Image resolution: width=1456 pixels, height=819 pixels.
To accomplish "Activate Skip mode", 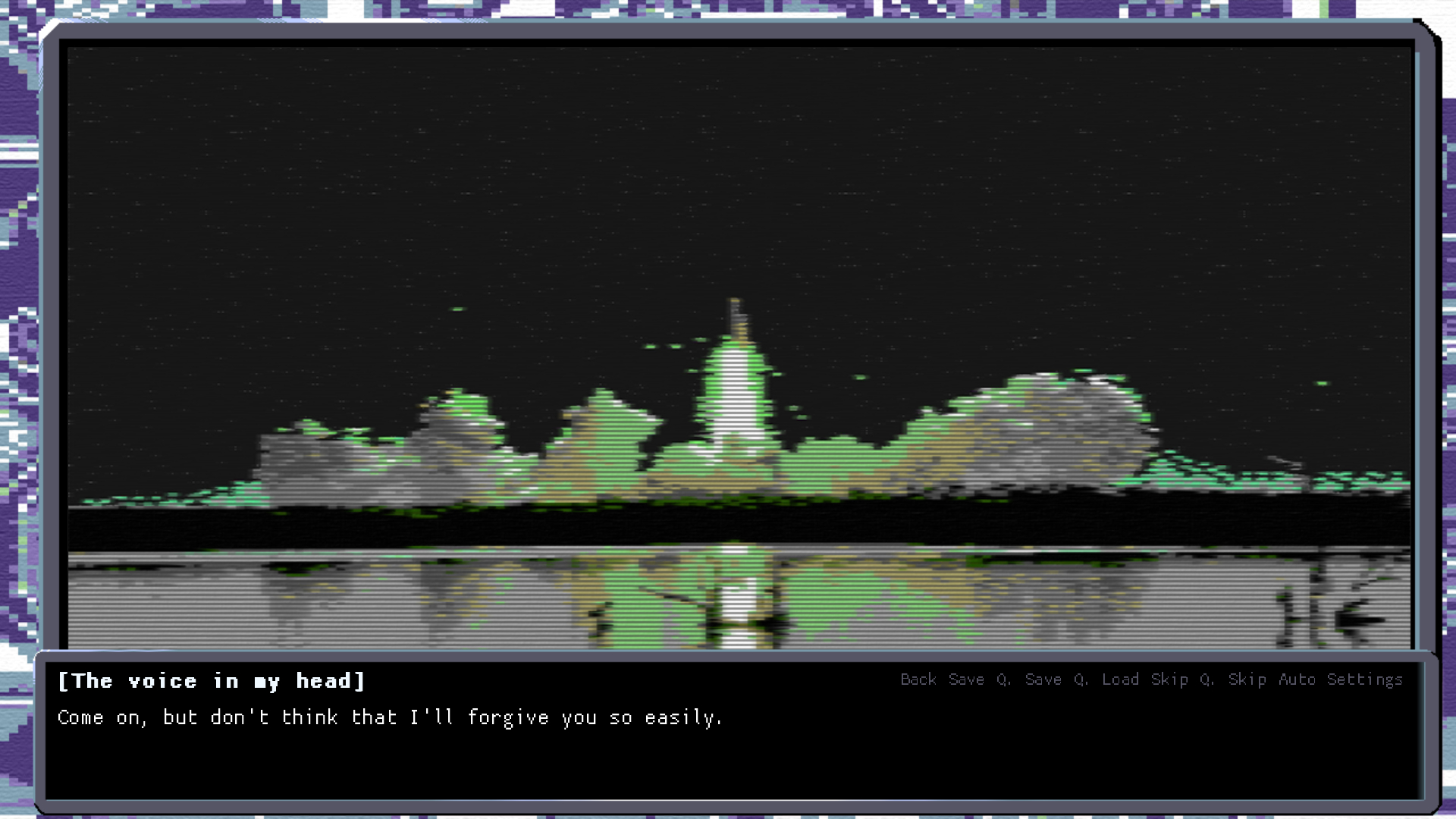I will coord(1170,680).
